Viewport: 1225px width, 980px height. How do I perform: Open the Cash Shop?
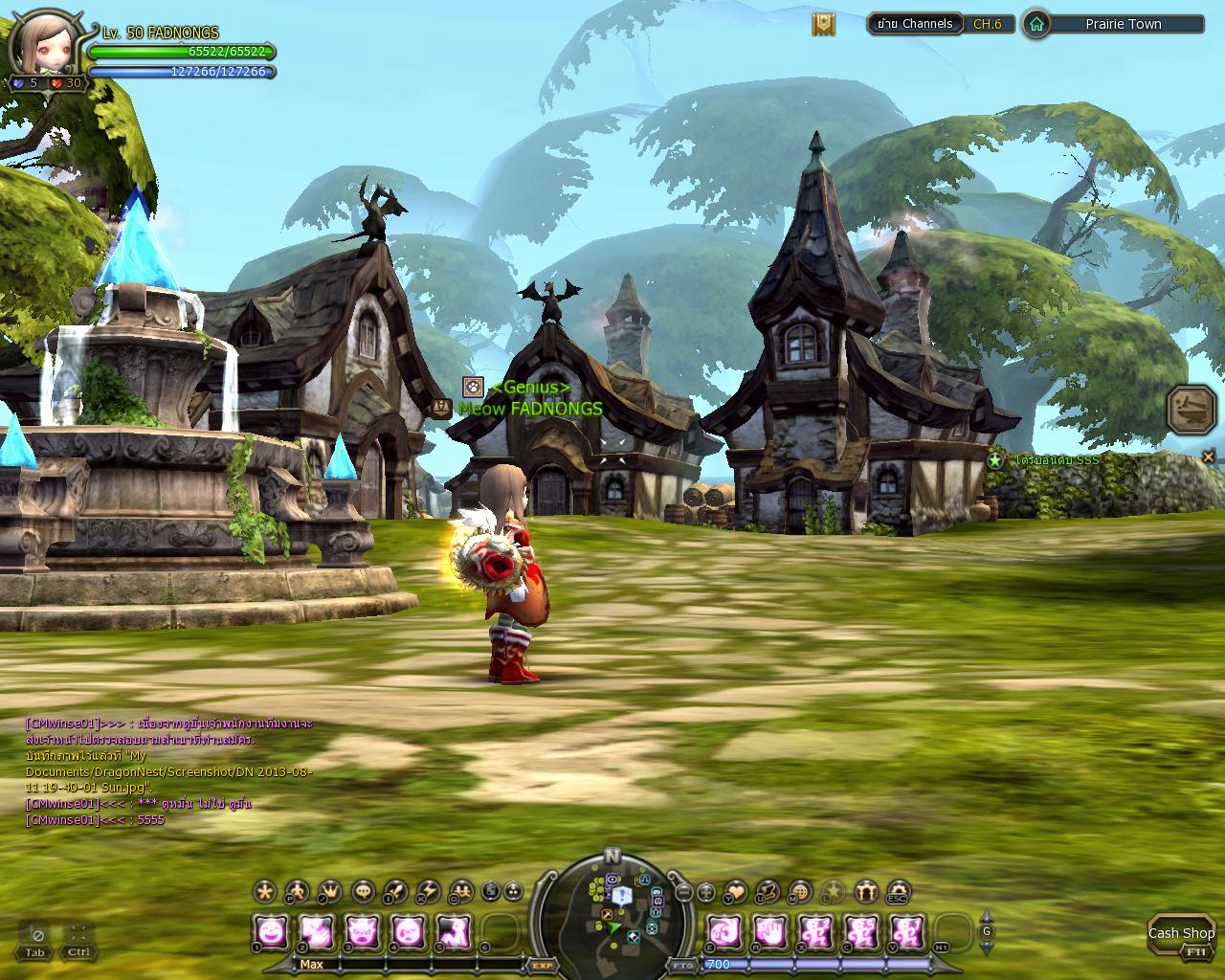(1180, 933)
